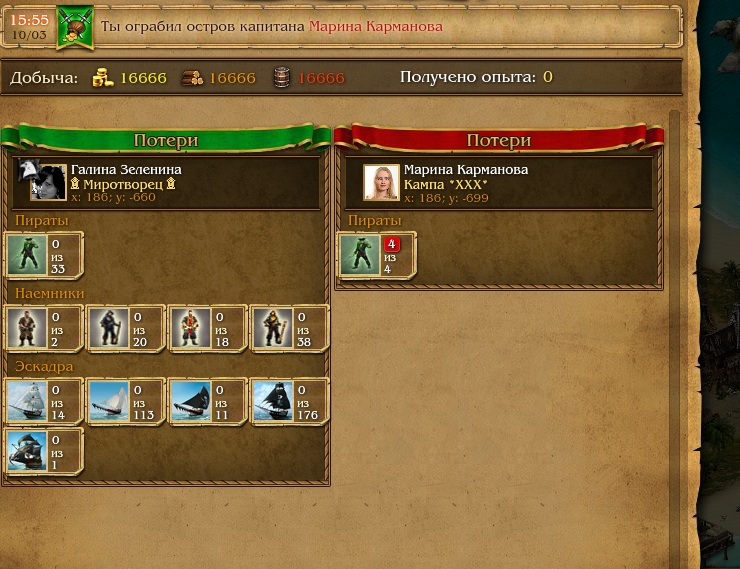Open the Кампа *XXX* brotherhood link
The image size is (740, 569).
pyautogui.click(x=445, y=184)
